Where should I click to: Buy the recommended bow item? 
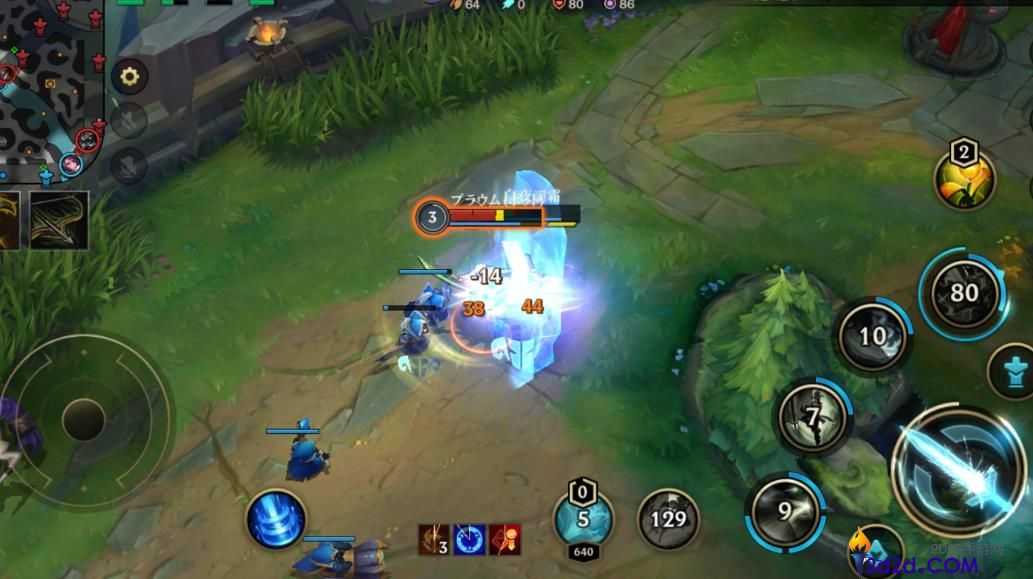click(59, 219)
